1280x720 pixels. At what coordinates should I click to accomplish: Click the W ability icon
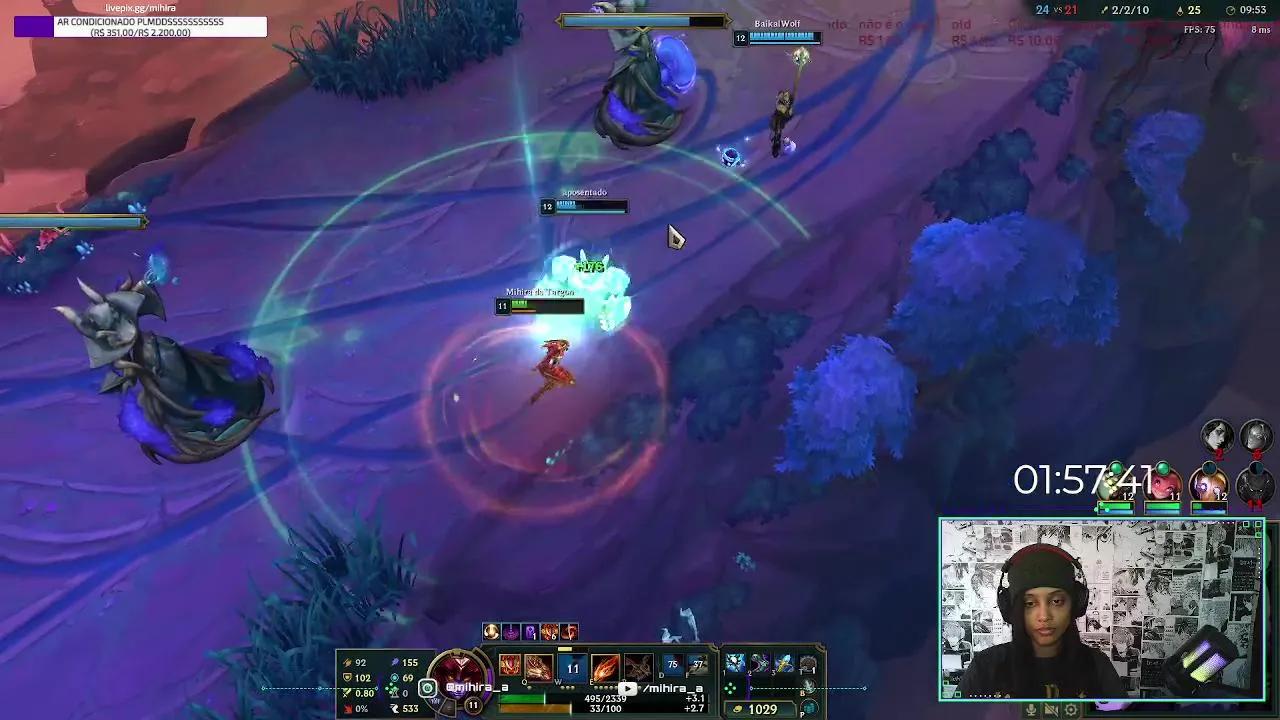tap(572, 665)
